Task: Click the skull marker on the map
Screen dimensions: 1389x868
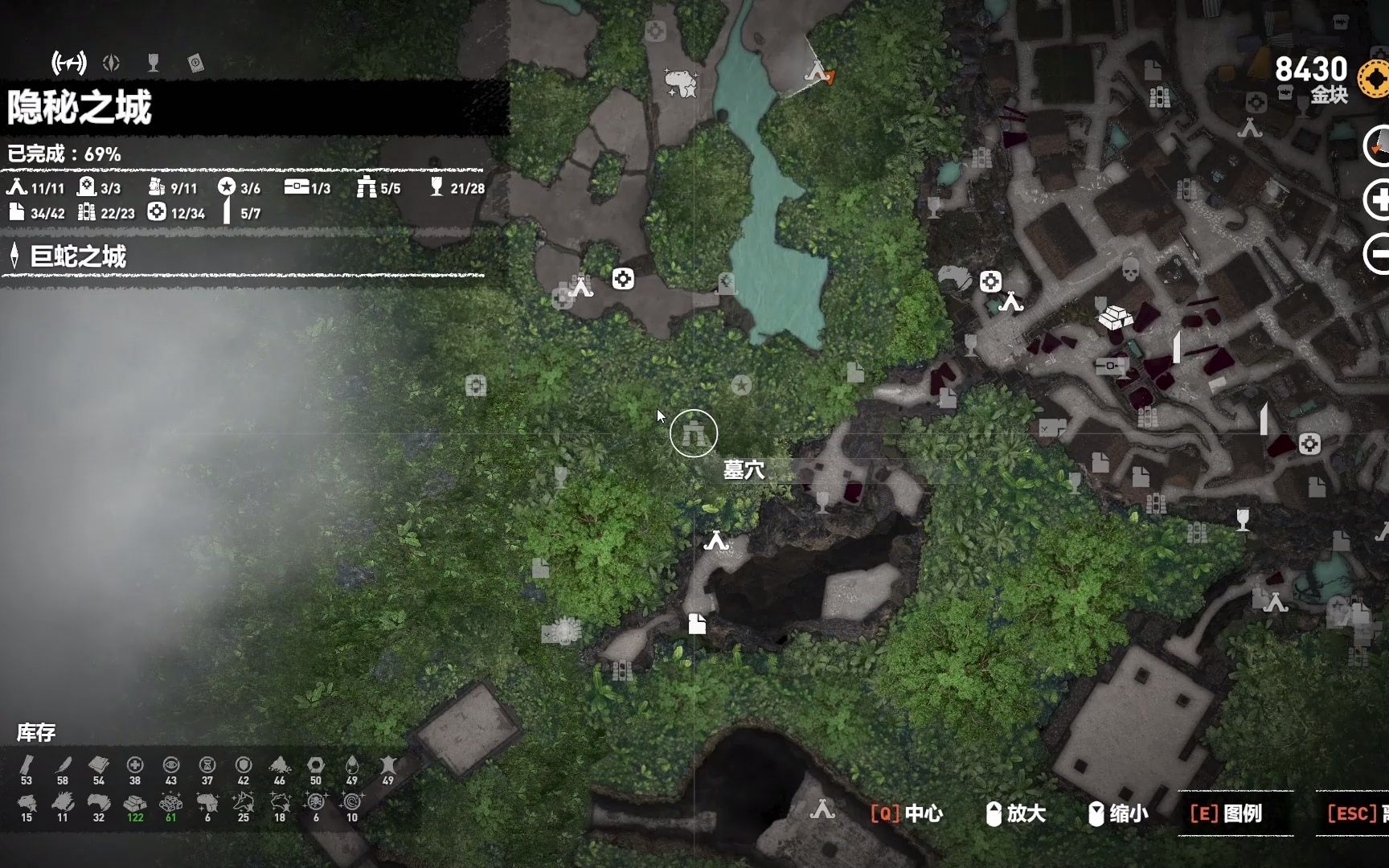Action: pos(1130,268)
